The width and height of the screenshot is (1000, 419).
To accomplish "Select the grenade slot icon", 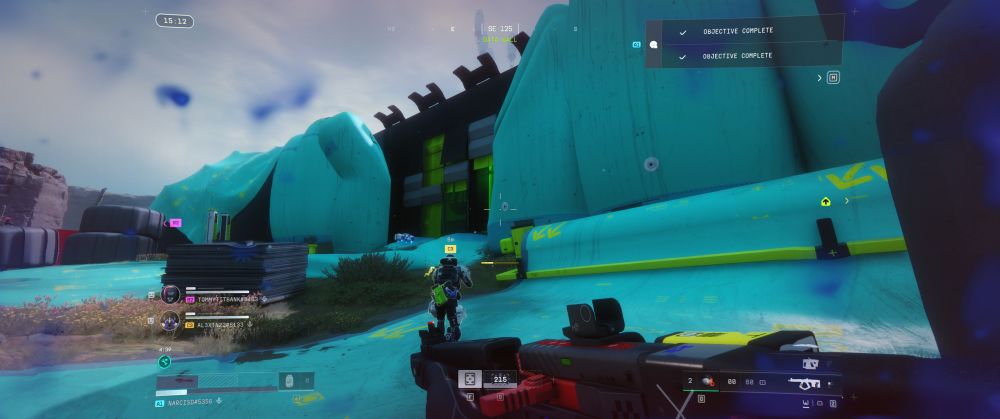I will tap(706, 381).
